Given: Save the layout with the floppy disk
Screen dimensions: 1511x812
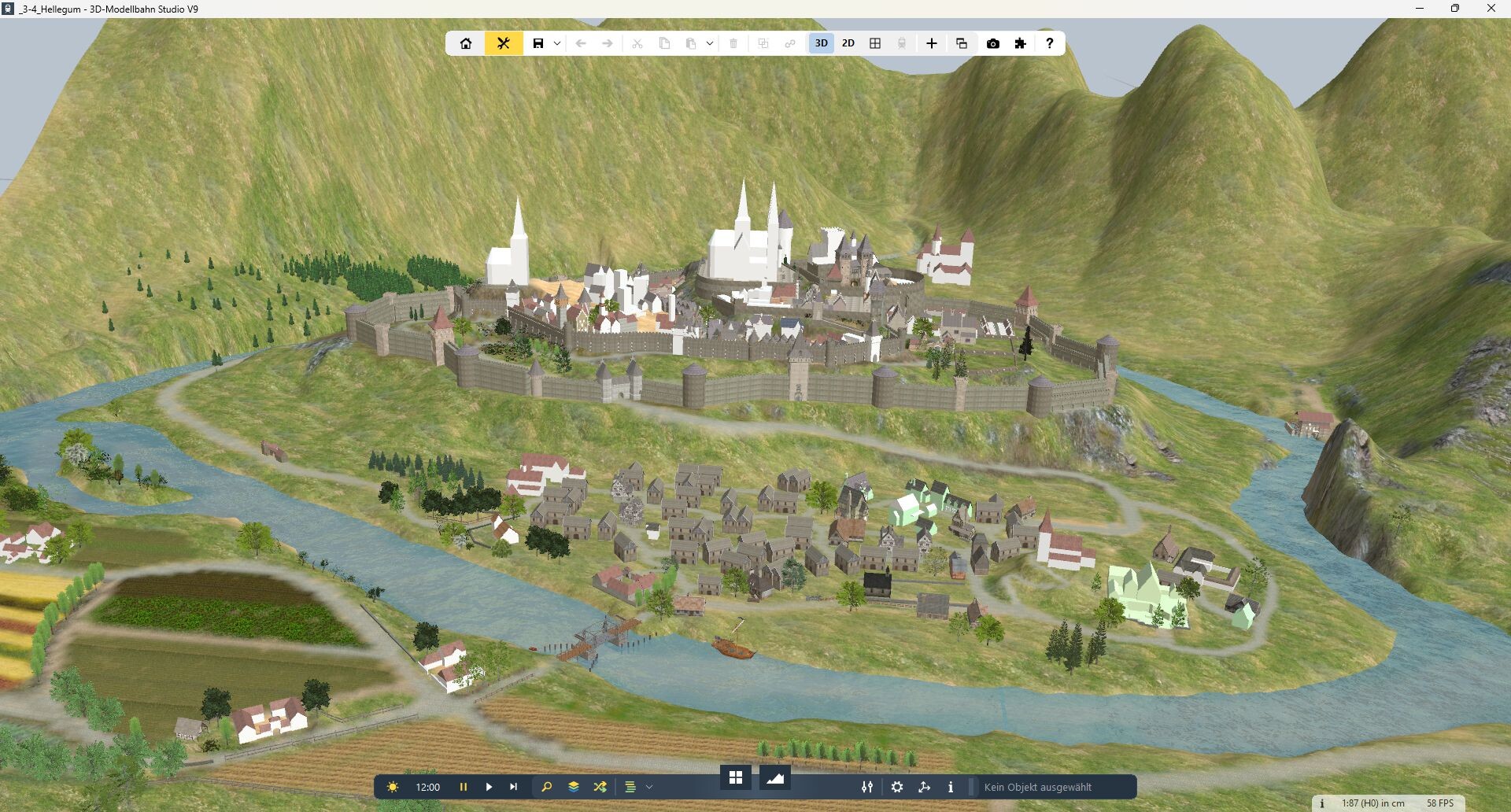Looking at the screenshot, I should pyautogui.click(x=538, y=43).
